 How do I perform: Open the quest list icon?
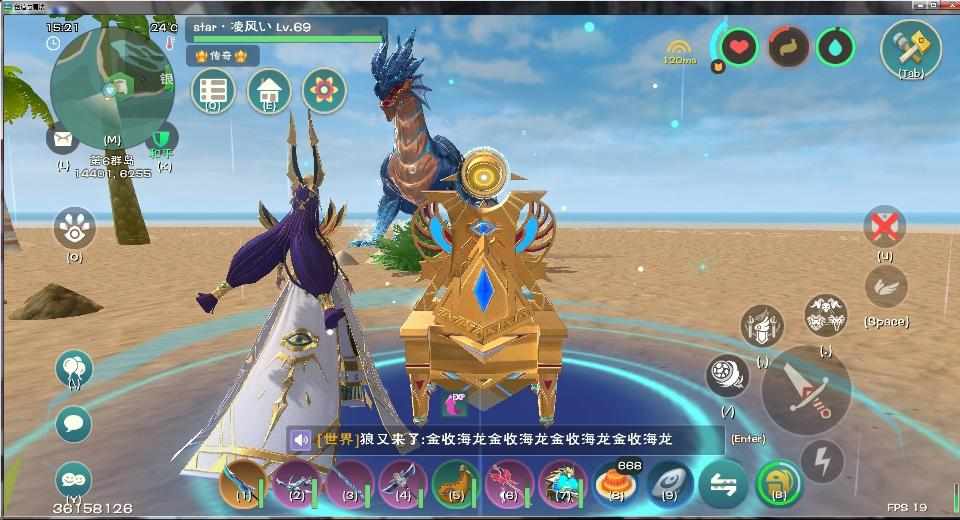click(x=213, y=91)
